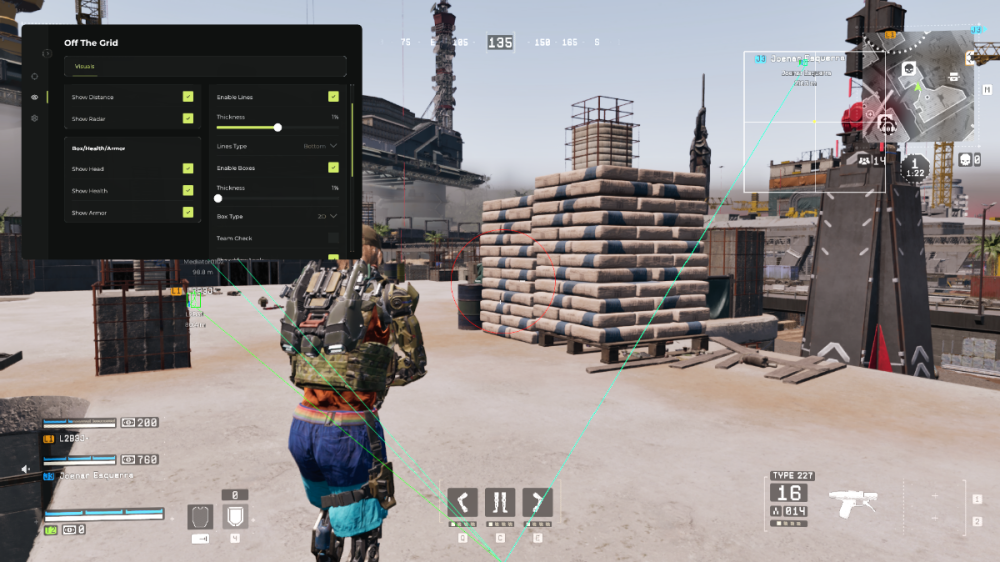Open the gear settings sidebar section
The width and height of the screenshot is (1000, 562).
pos(35,118)
